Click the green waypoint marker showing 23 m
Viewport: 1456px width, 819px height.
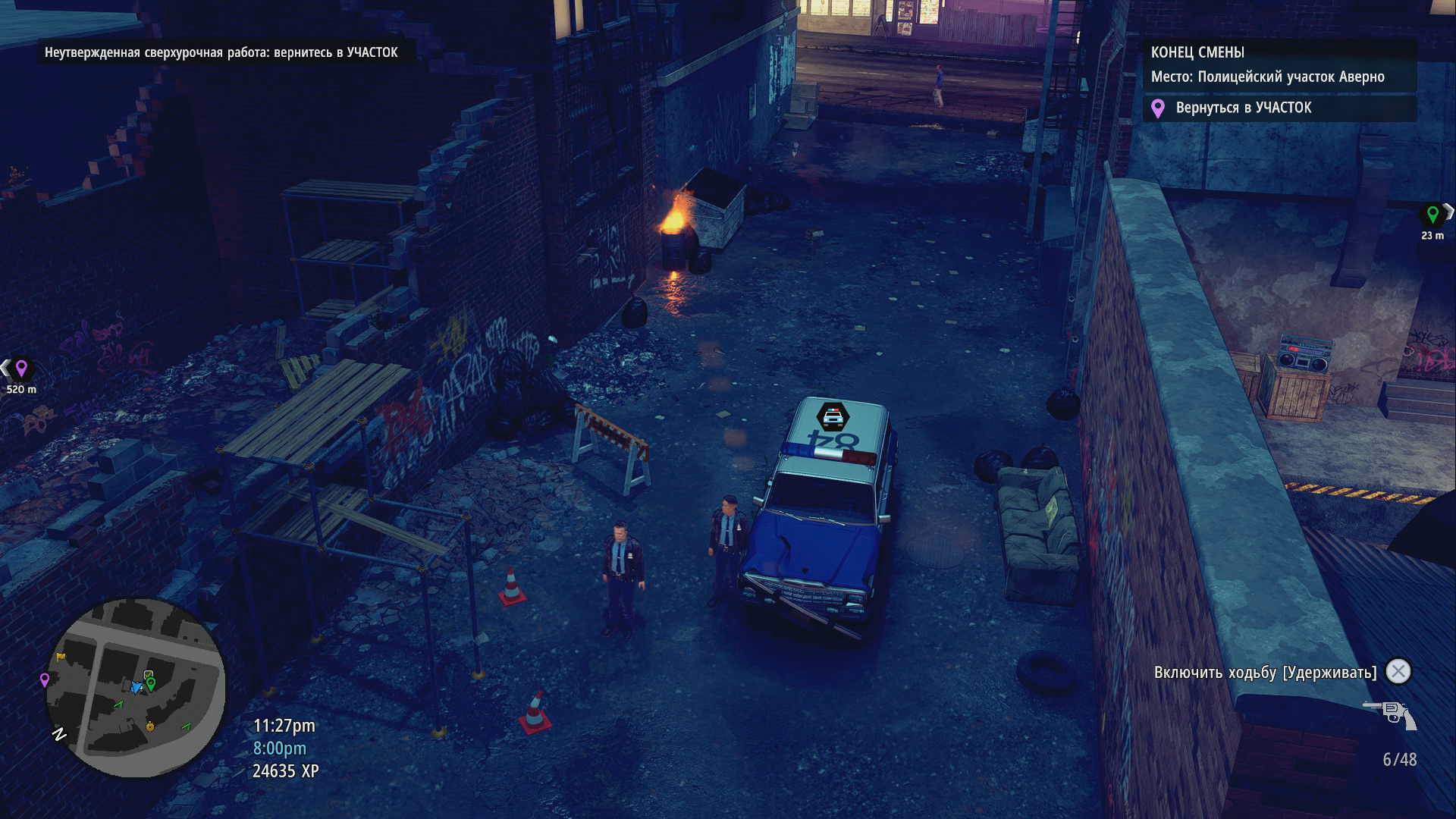pyautogui.click(x=1432, y=215)
